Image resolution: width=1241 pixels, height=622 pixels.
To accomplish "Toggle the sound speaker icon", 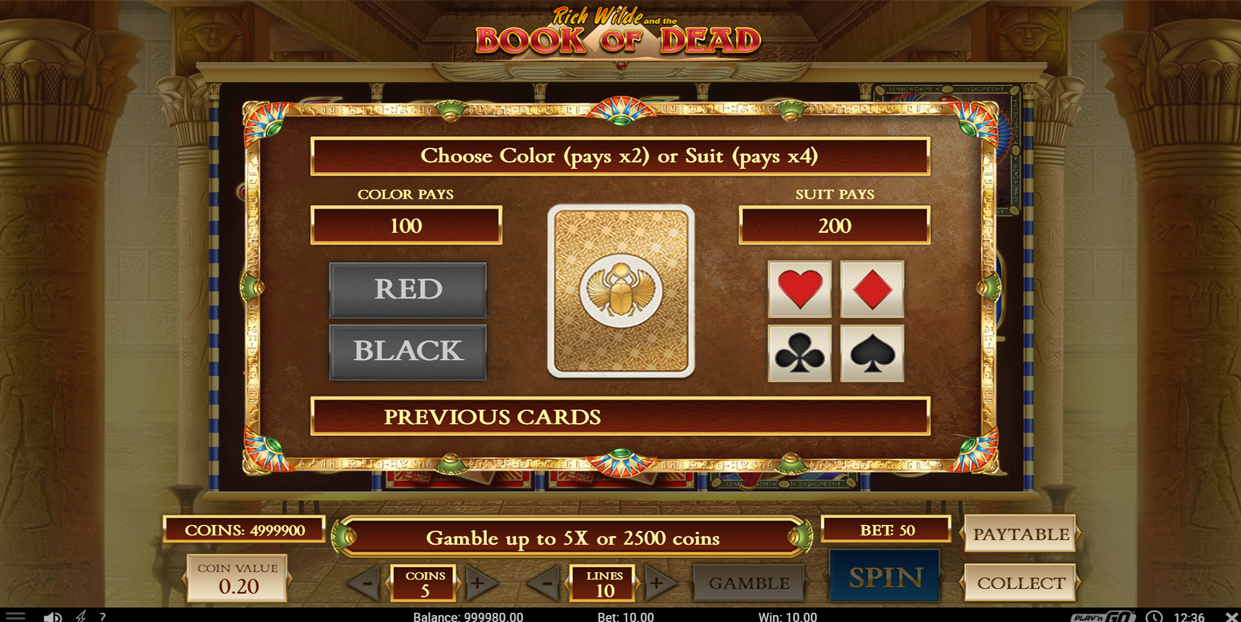I will pos(52,616).
